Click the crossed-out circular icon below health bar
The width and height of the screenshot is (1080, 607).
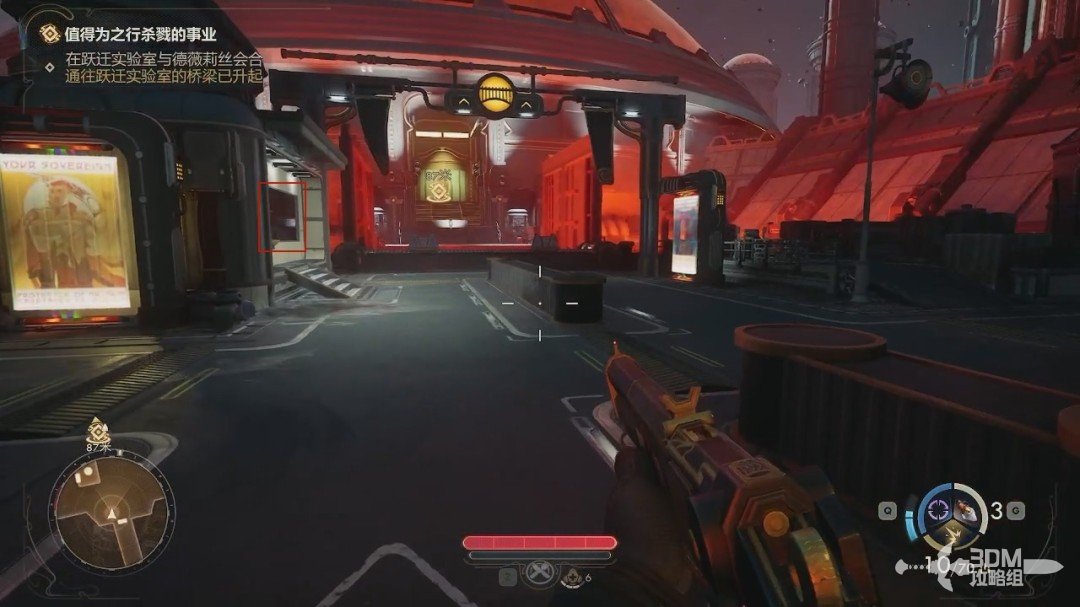click(539, 575)
